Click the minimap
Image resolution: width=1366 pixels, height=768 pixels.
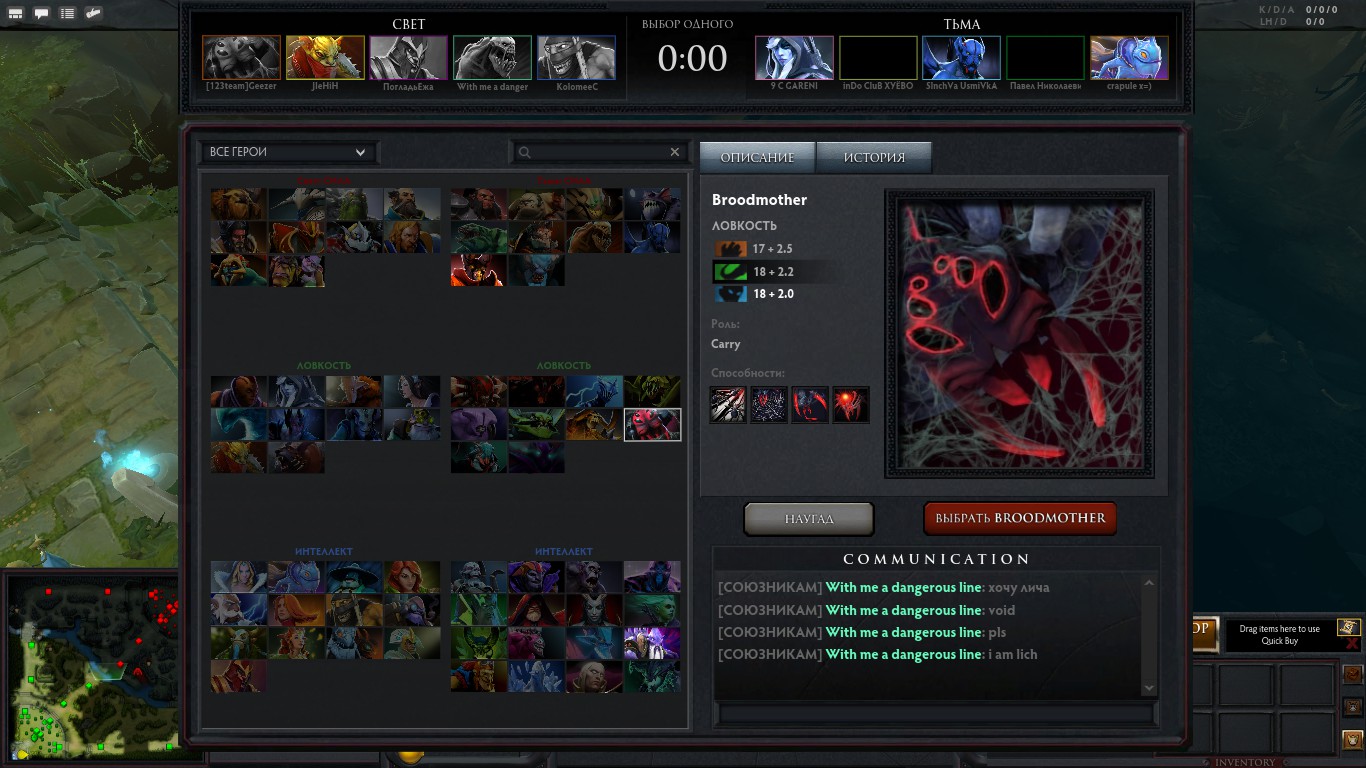point(92,666)
